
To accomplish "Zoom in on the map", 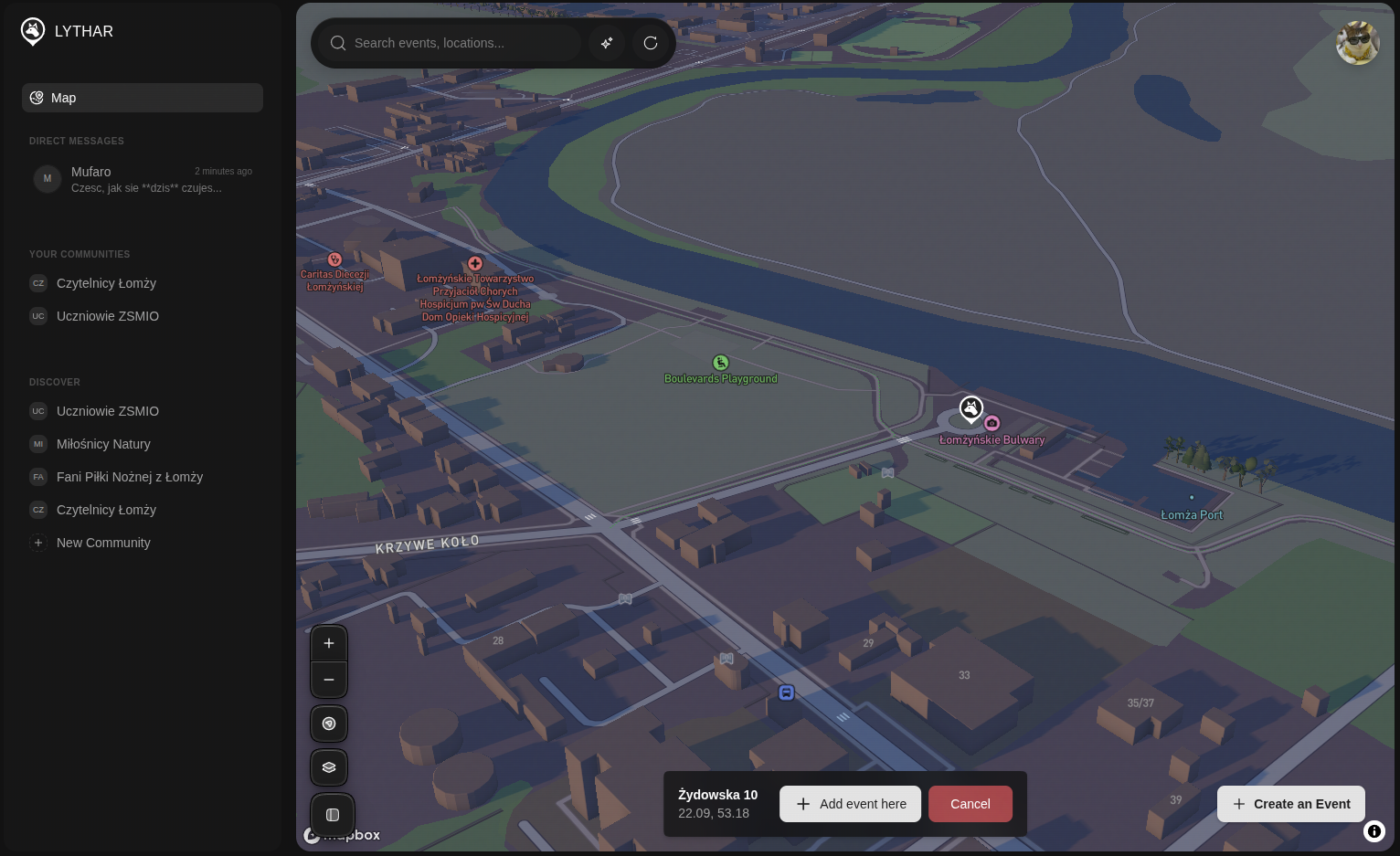I will [x=329, y=643].
